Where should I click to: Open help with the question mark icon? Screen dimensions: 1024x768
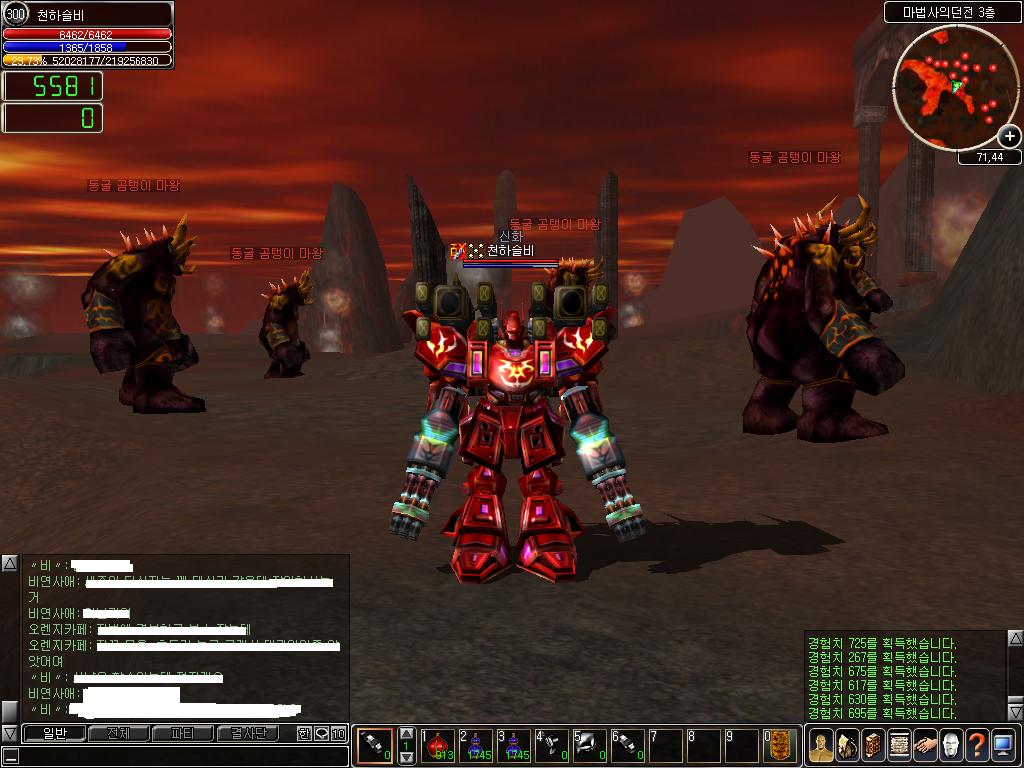977,745
